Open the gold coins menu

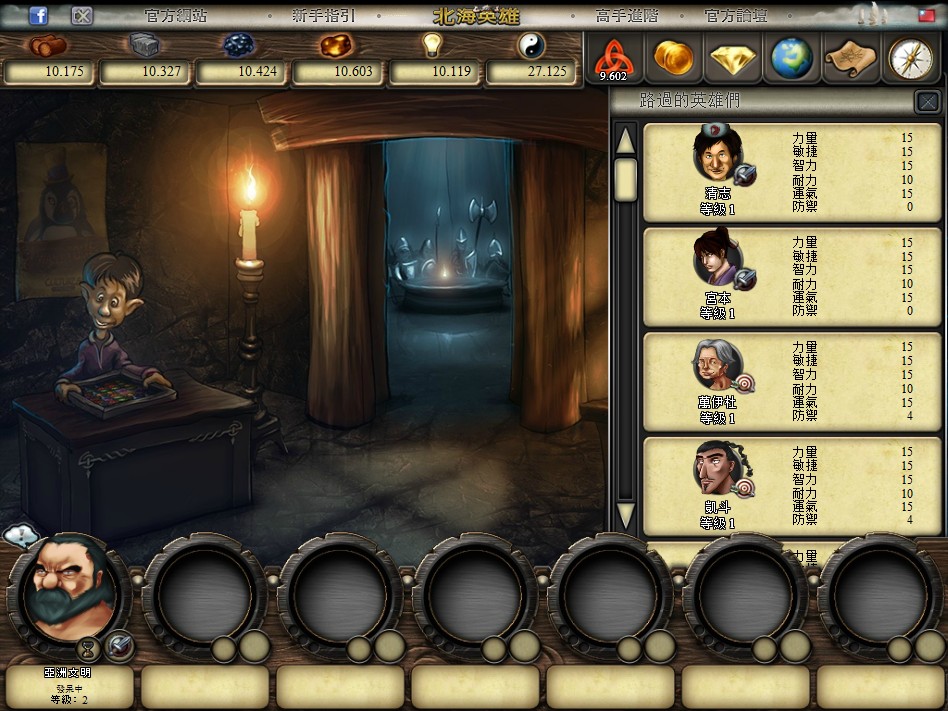[673, 58]
